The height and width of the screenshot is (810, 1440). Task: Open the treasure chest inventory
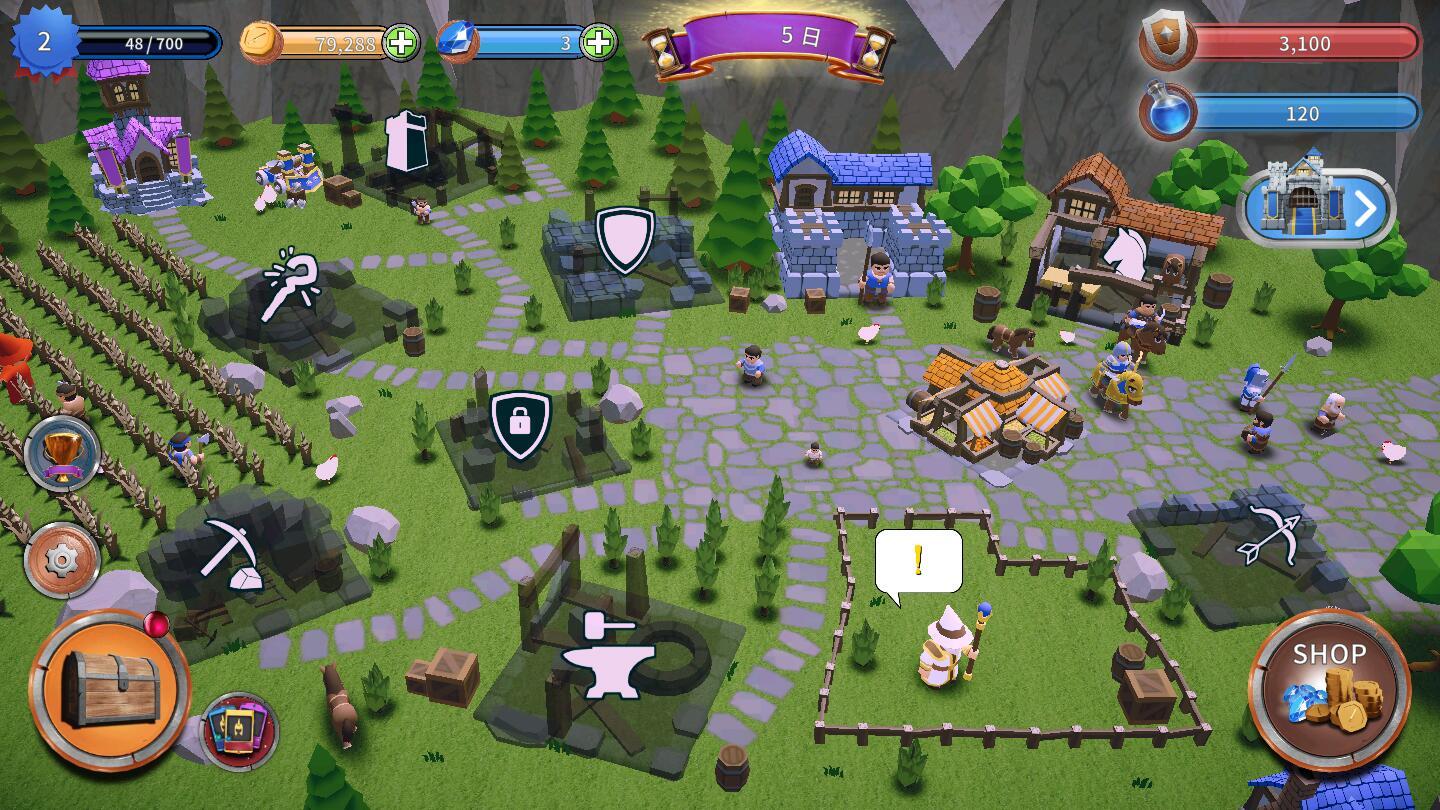coord(109,689)
